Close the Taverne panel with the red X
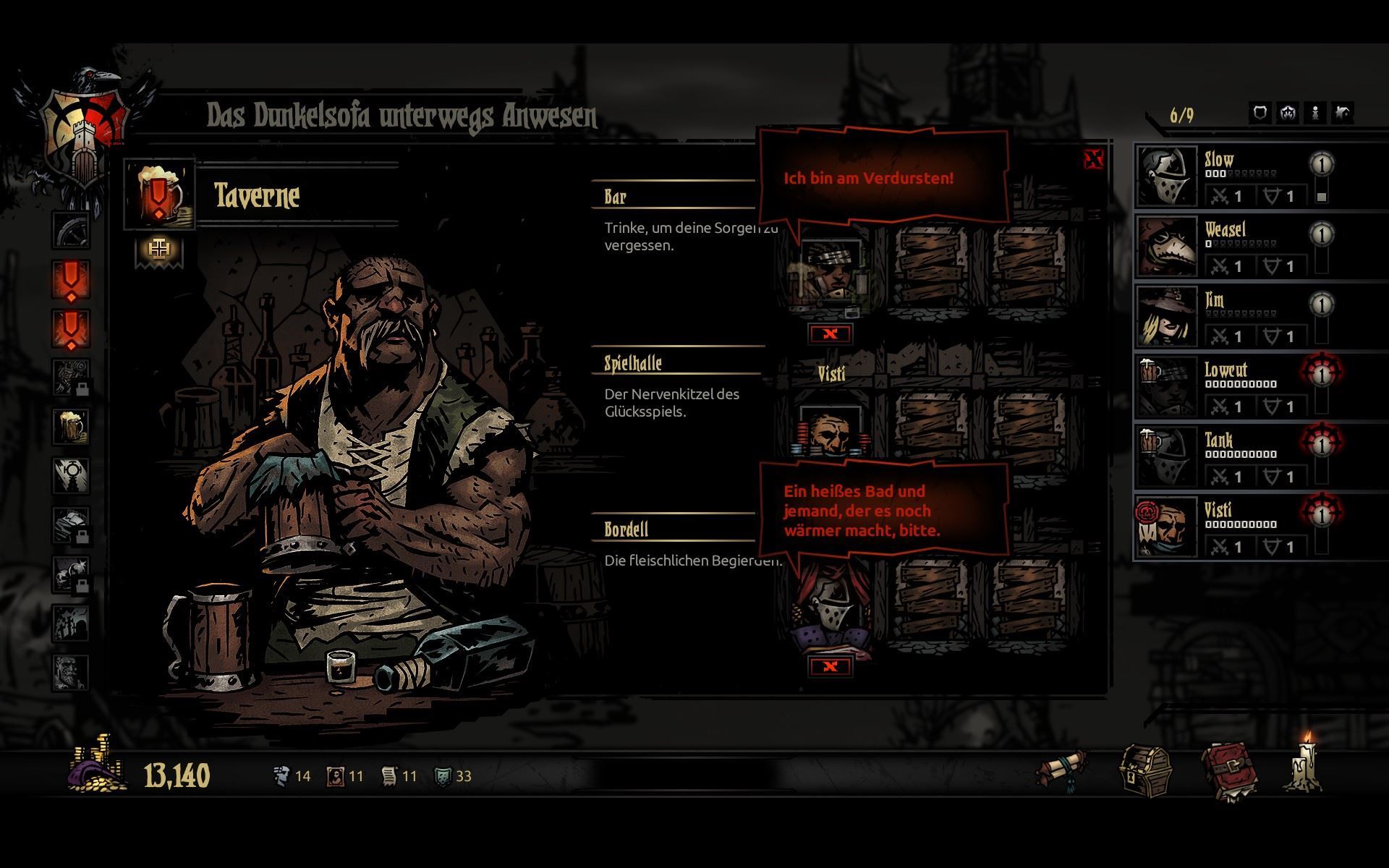 [x=1093, y=160]
